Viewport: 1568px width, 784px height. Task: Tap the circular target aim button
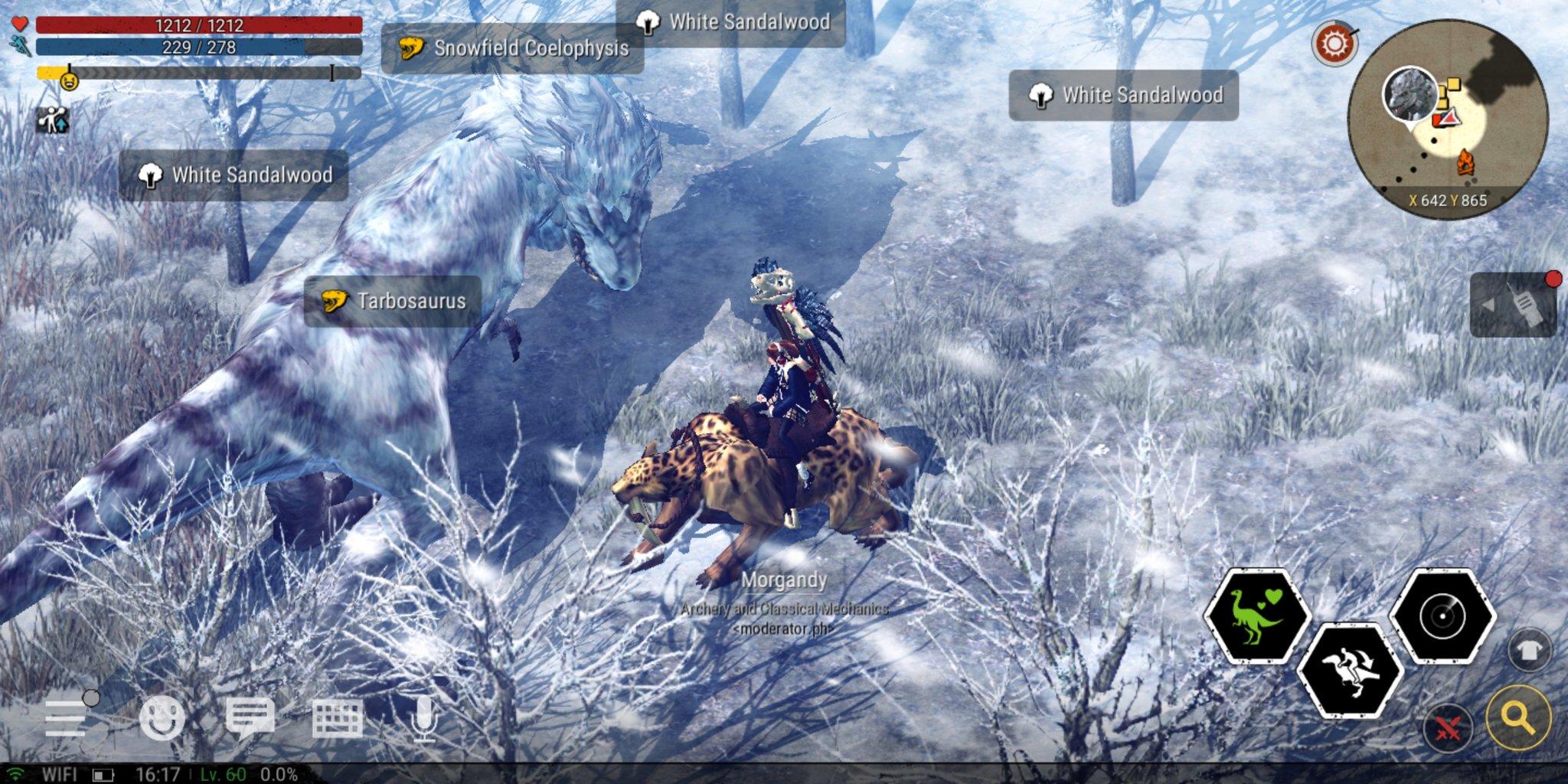point(1442,616)
